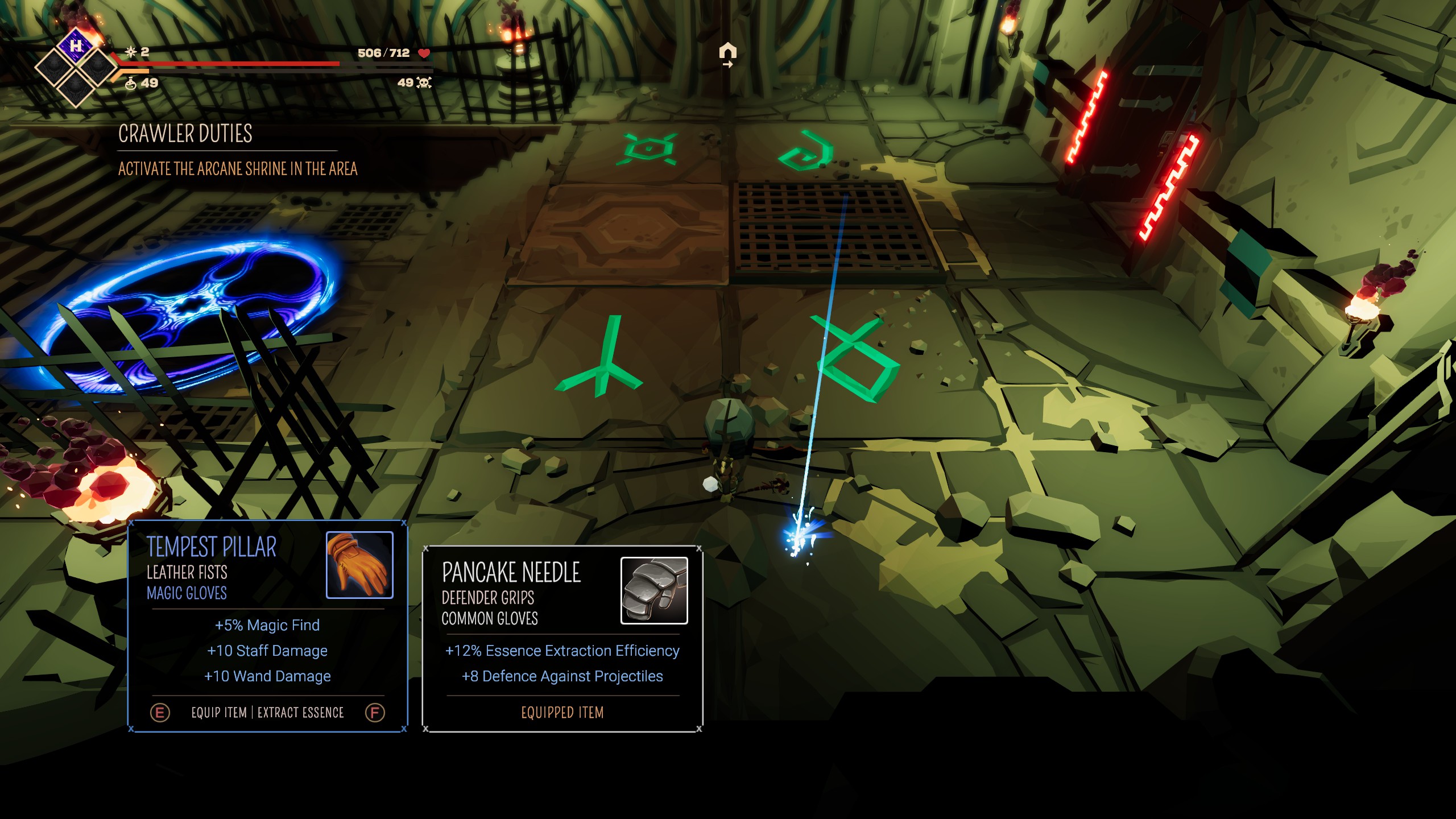The image size is (1456, 819).
Task: Click the home waypoint icon
Action: [x=727, y=52]
